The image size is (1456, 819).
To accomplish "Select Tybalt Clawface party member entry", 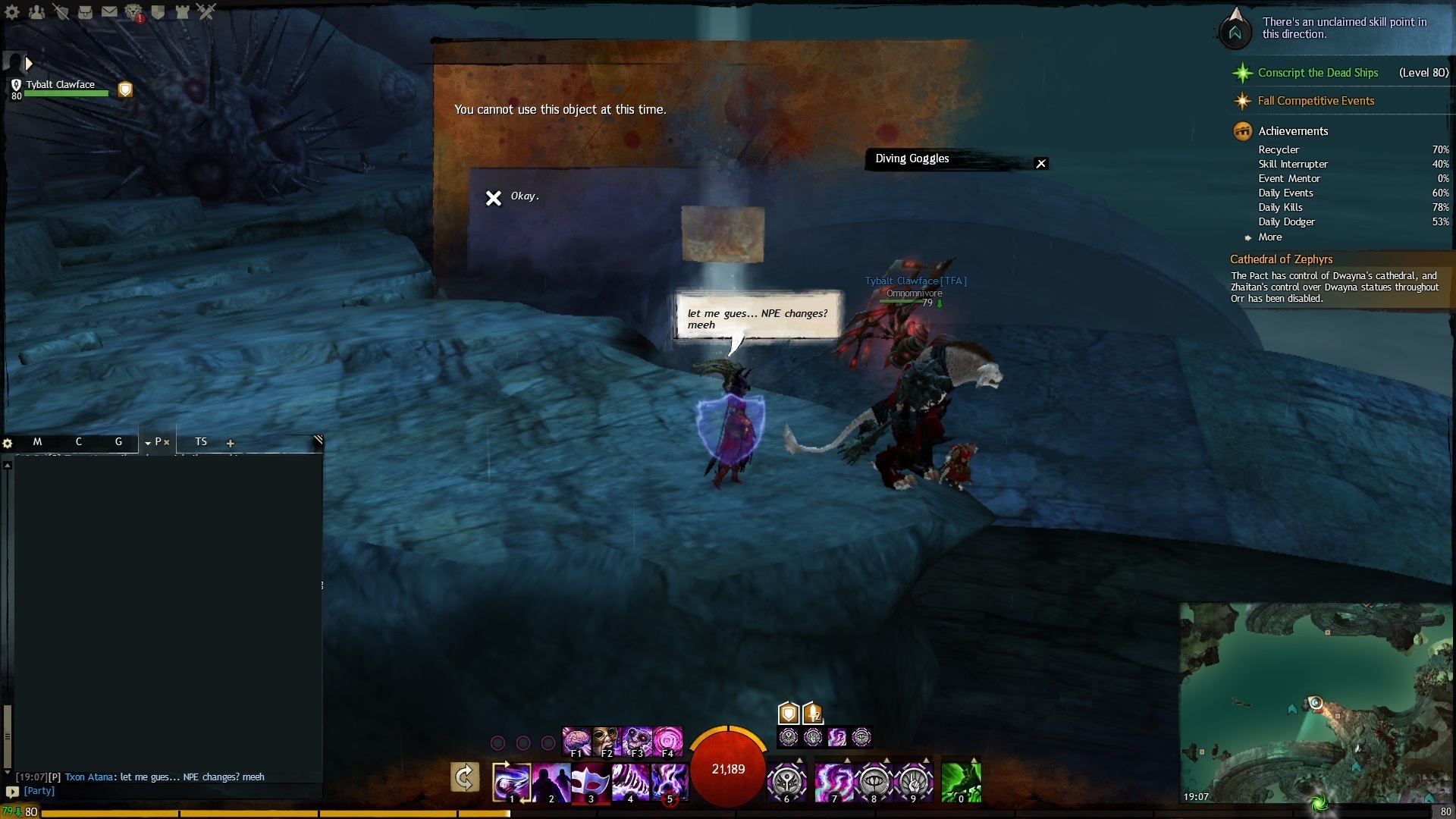I will tap(61, 86).
